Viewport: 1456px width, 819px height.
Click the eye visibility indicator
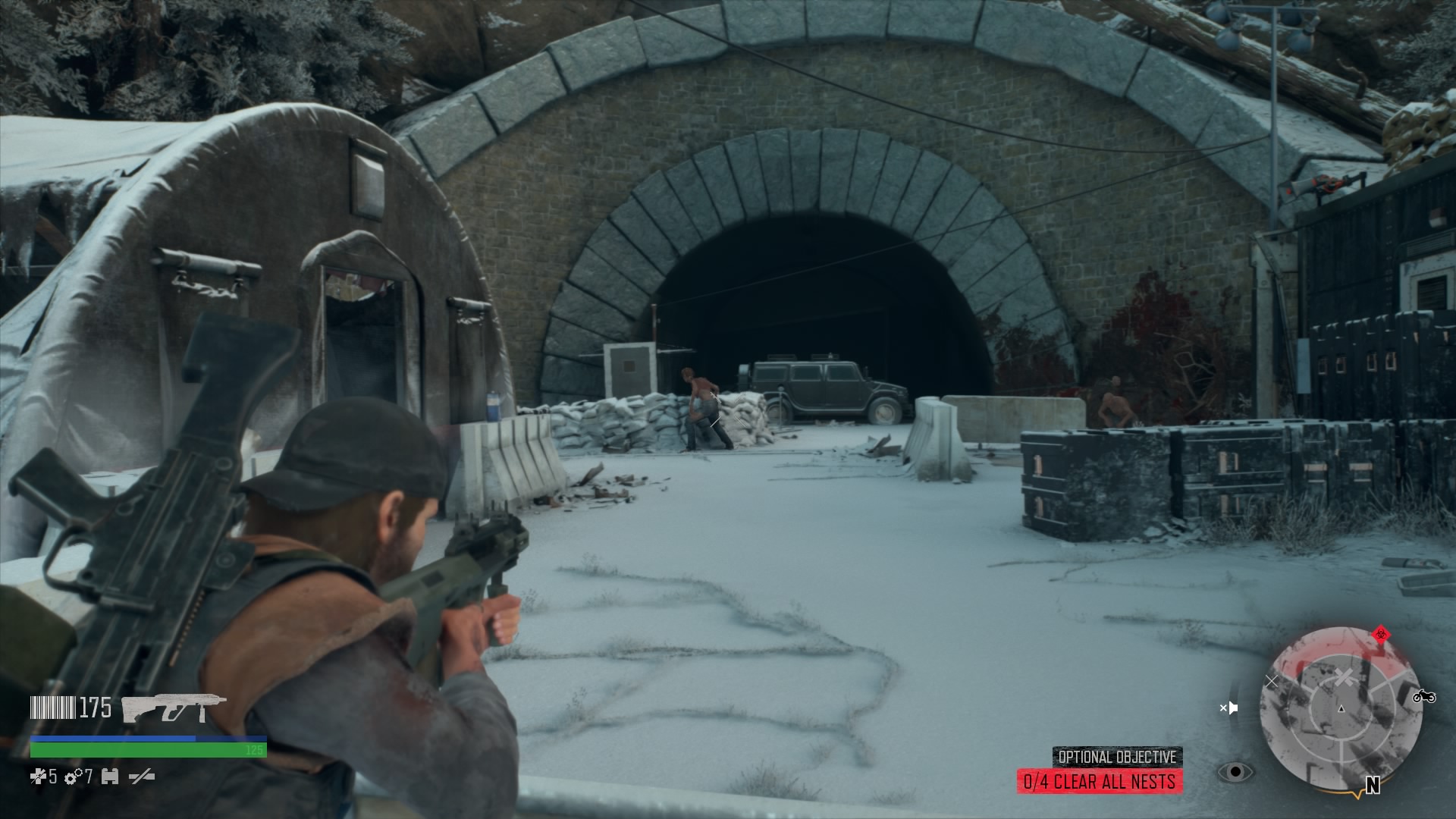coord(1235,772)
